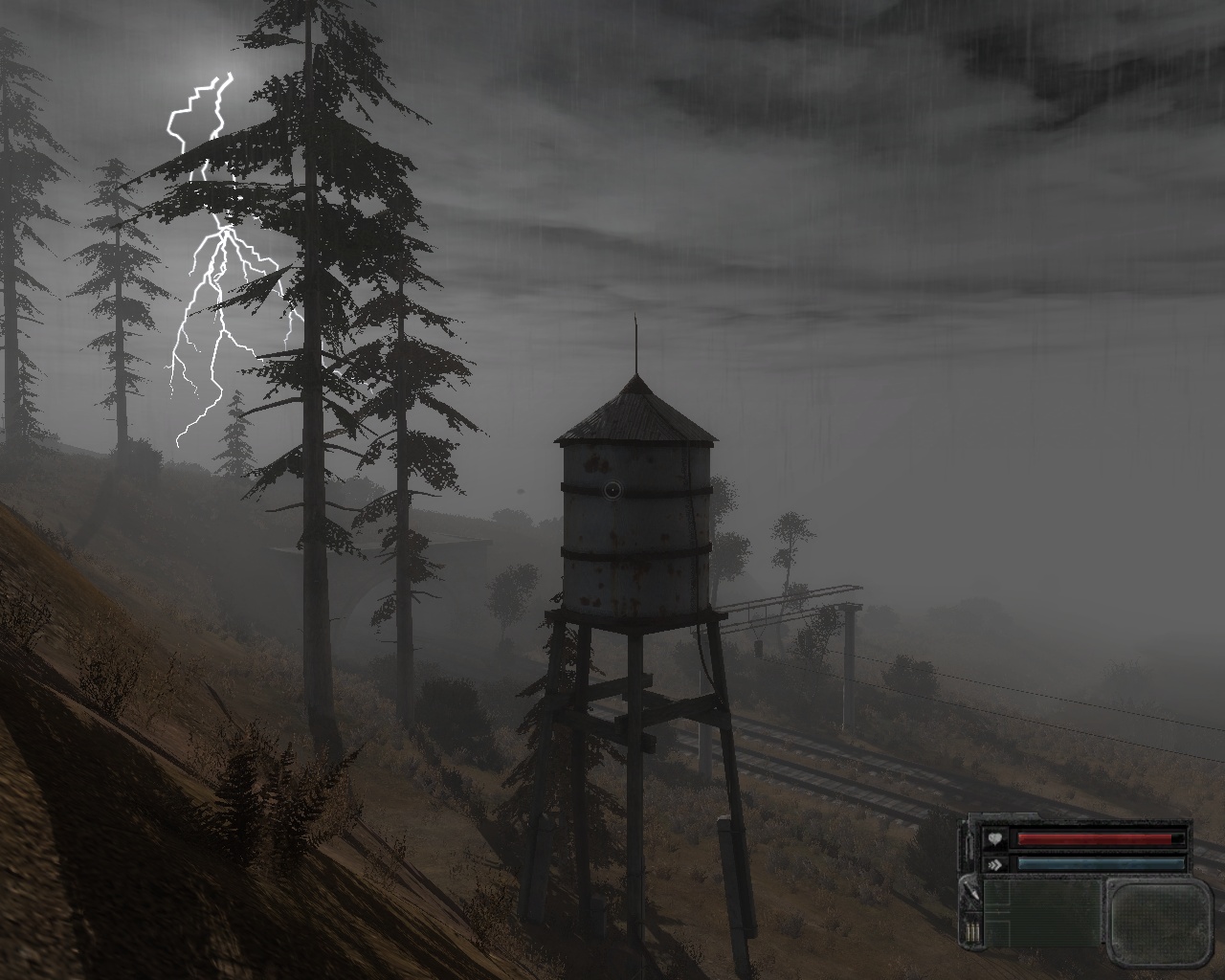Click the heart health icon

click(x=995, y=839)
